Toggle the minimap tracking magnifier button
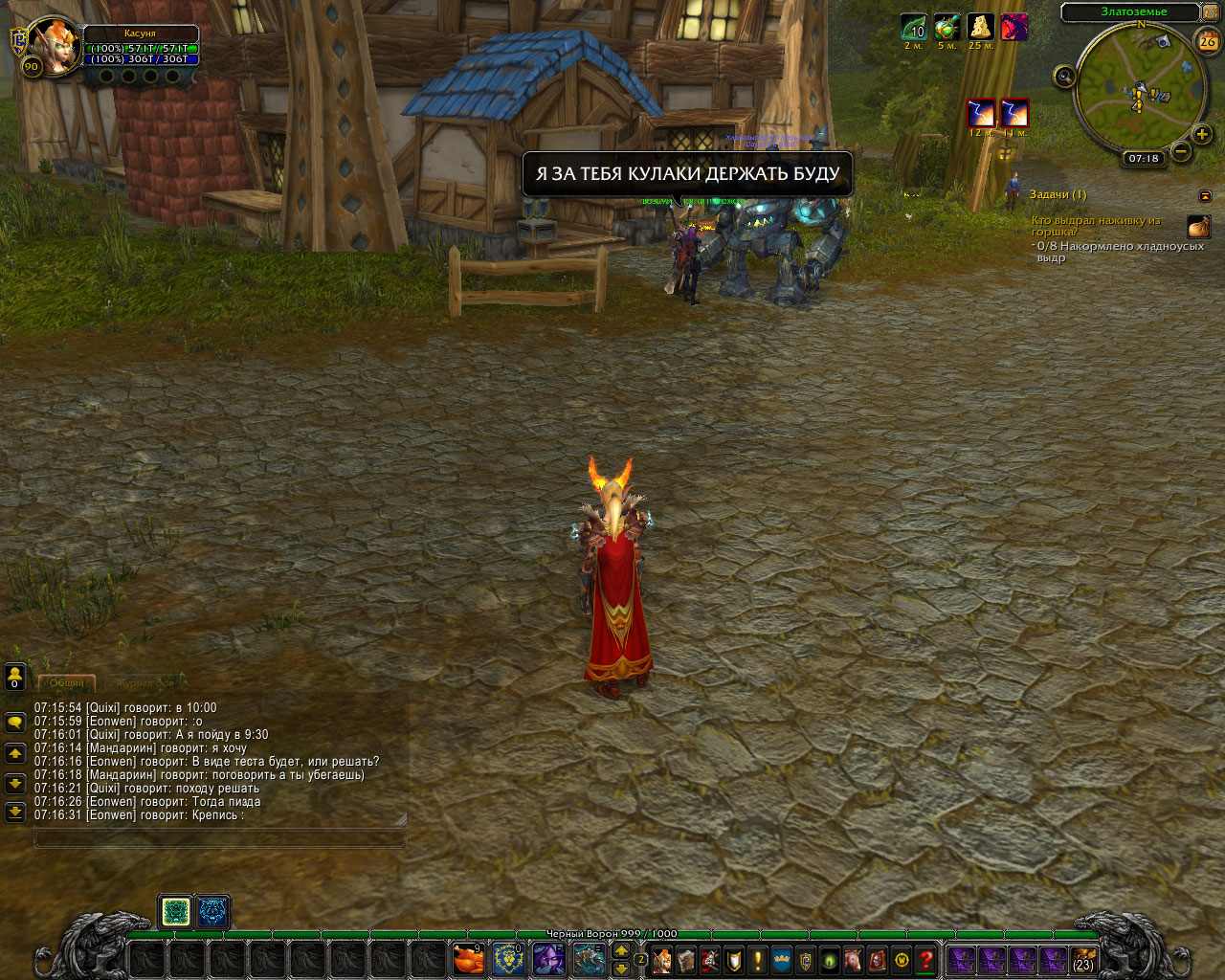 click(1064, 77)
